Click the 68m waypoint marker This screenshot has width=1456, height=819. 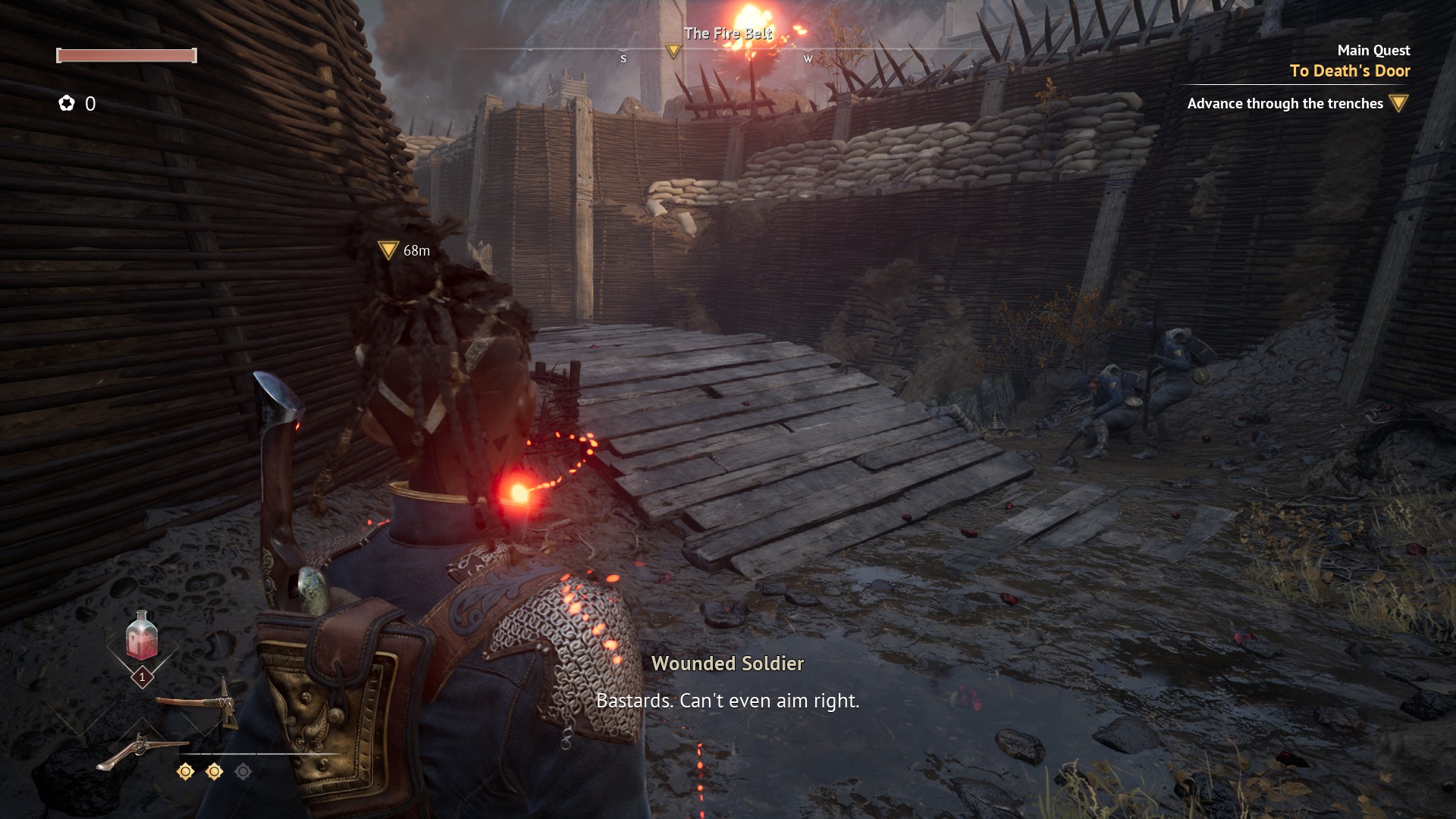coord(388,250)
